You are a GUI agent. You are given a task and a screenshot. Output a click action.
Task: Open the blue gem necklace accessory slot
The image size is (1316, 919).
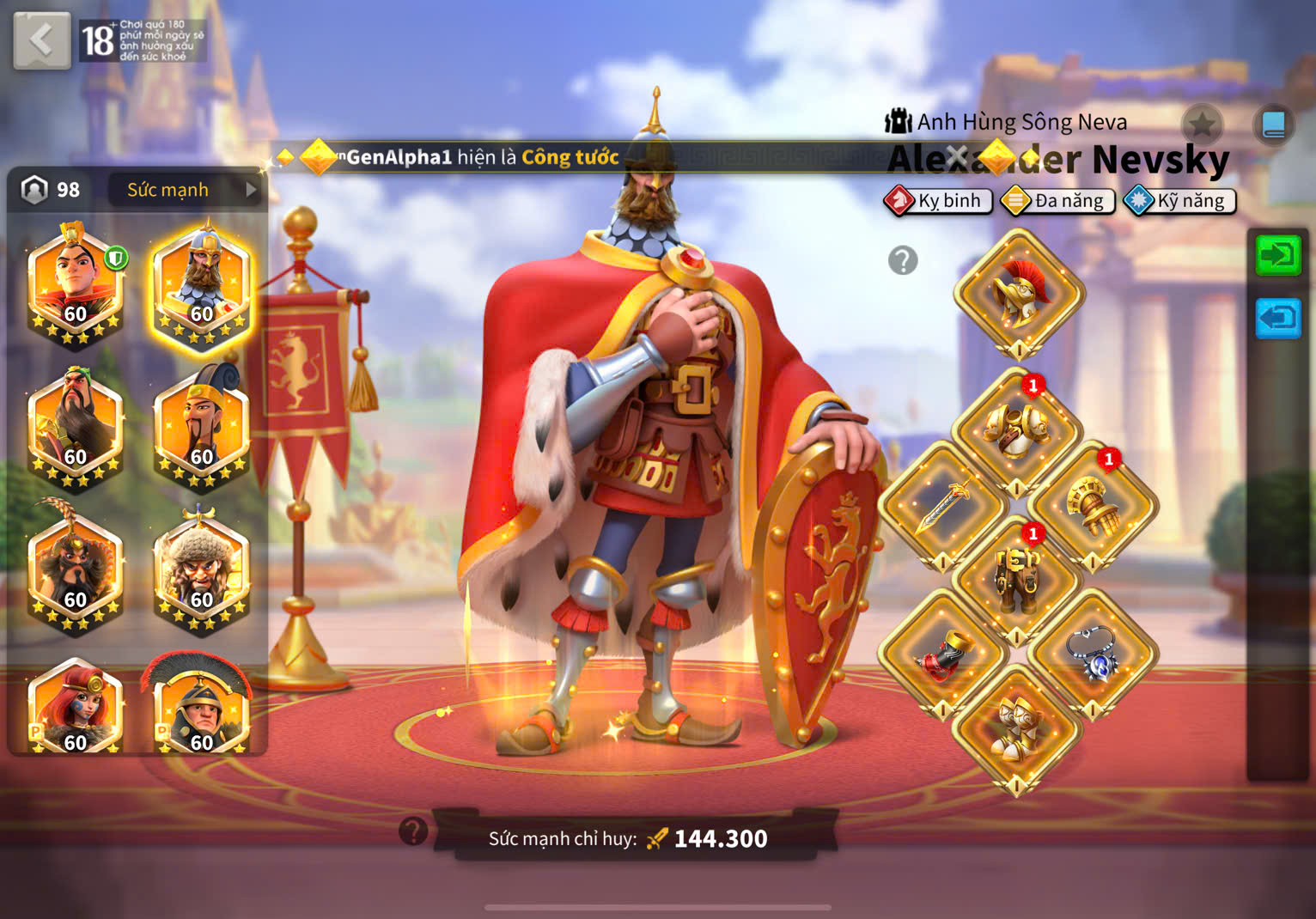pyautogui.click(x=1093, y=654)
